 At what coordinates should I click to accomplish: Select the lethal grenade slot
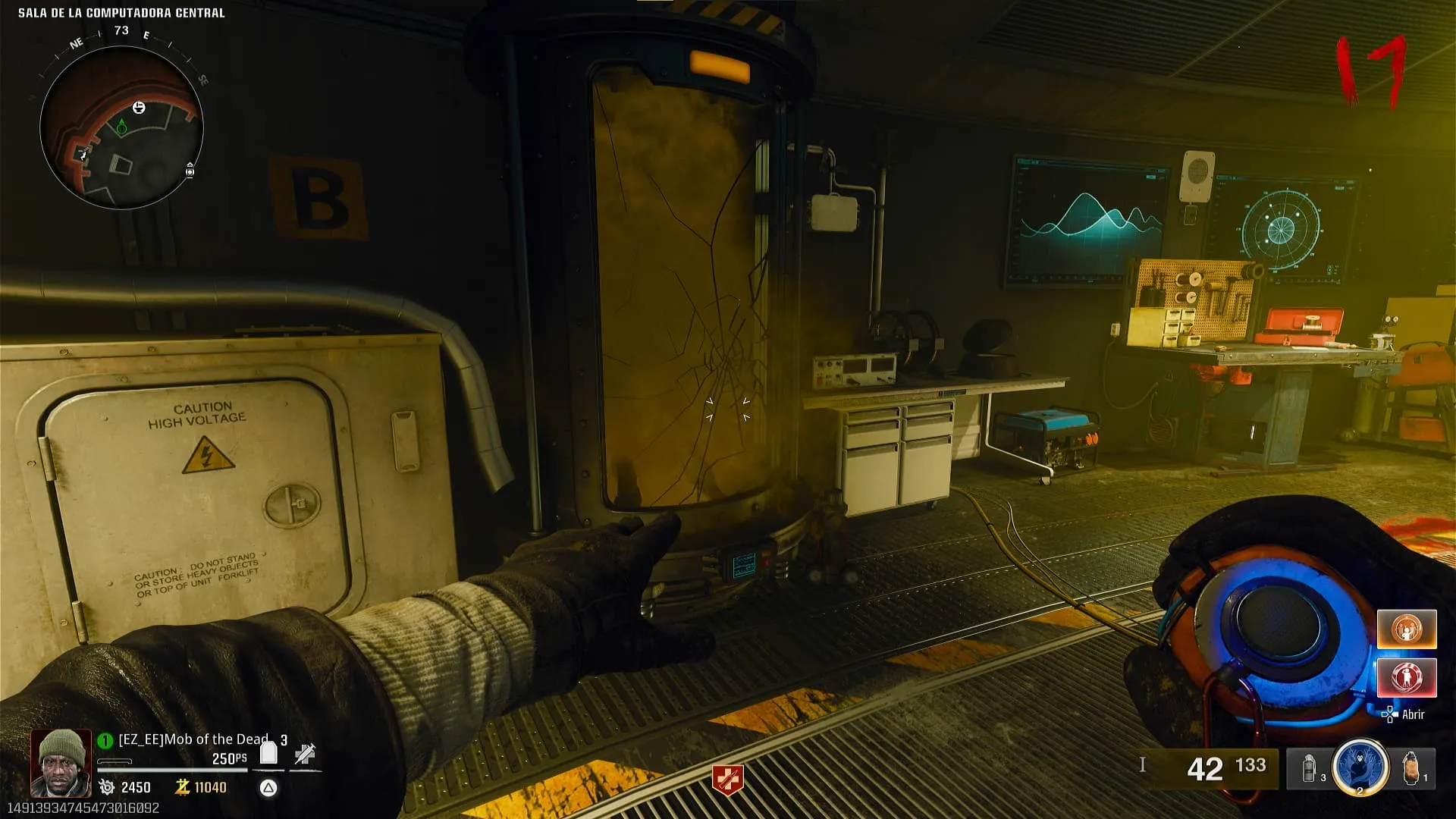coord(1412,768)
